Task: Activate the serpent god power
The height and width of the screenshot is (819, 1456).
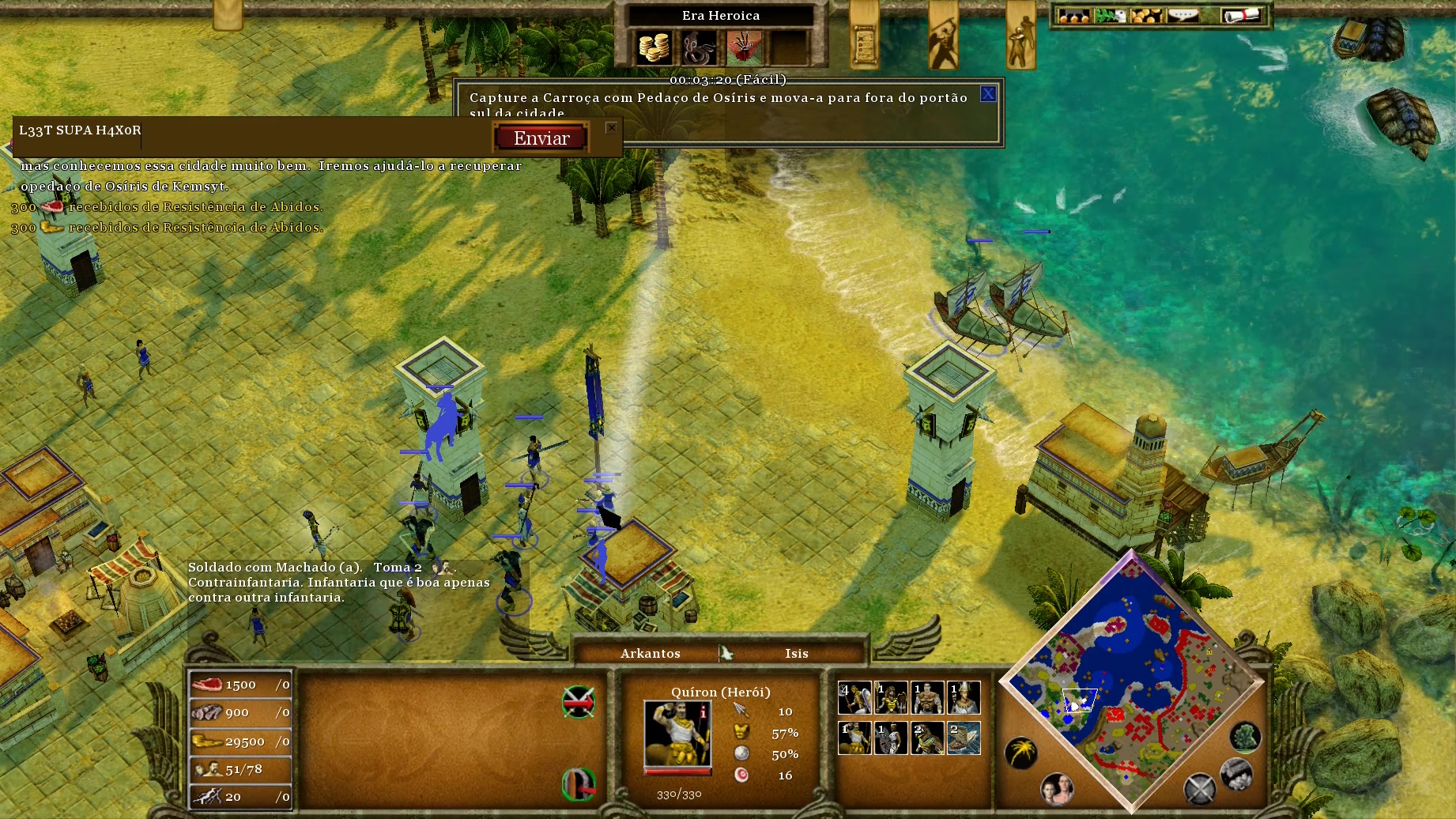Action: (699, 47)
